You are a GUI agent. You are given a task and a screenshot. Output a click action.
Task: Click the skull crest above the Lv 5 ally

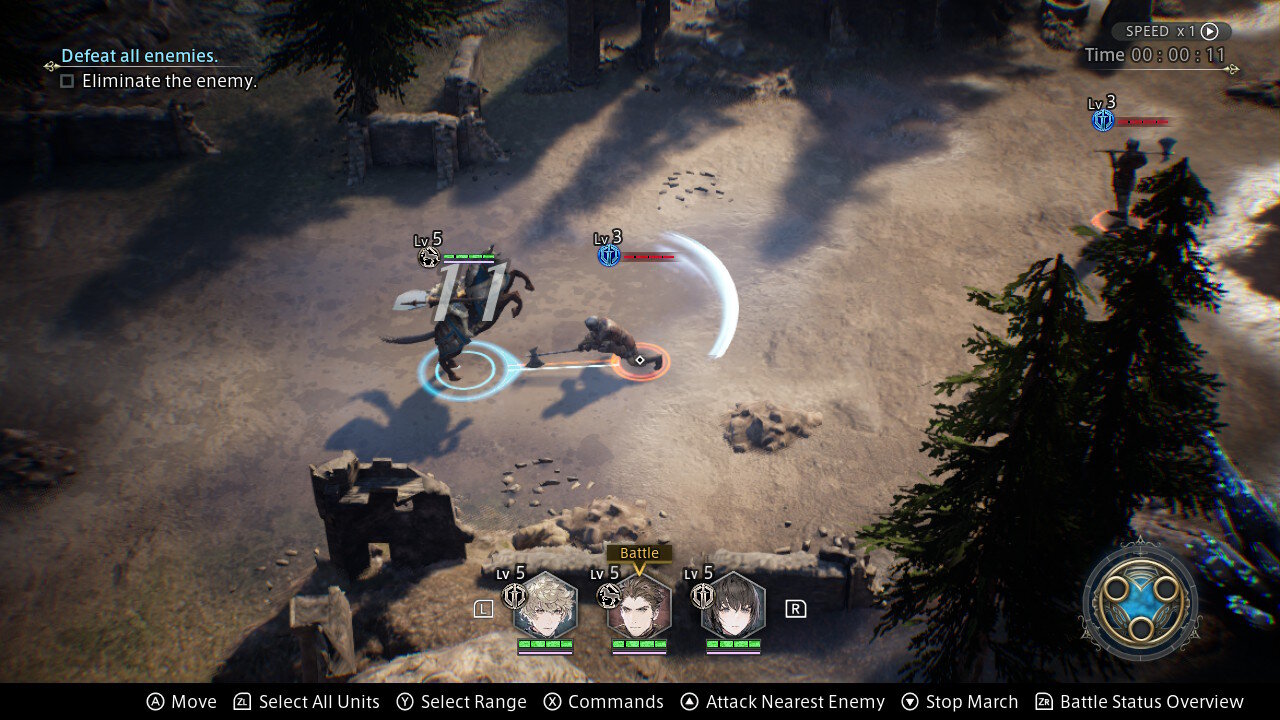pyautogui.click(x=427, y=257)
